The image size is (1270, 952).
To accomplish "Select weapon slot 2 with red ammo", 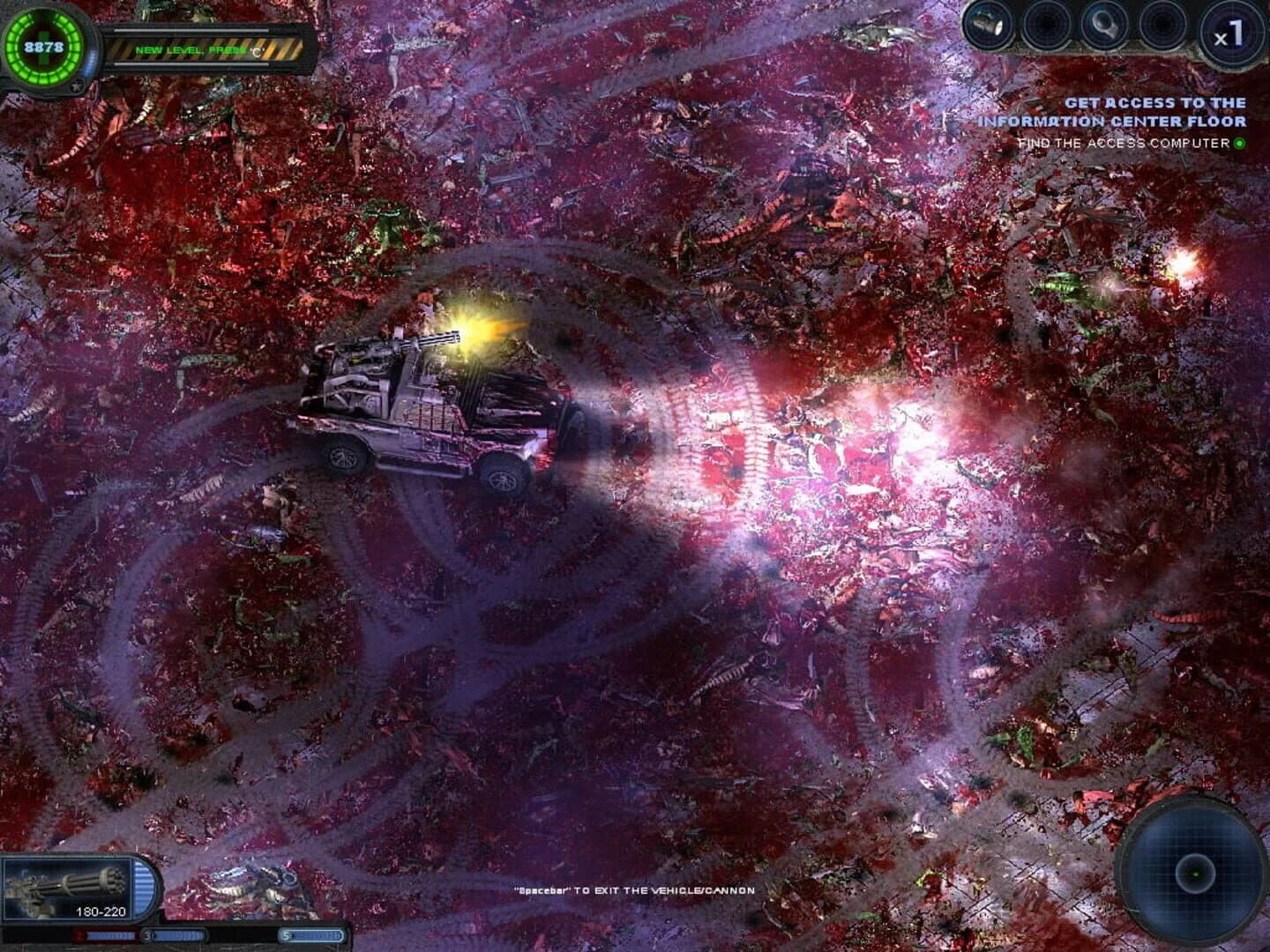I will pos(104,936).
